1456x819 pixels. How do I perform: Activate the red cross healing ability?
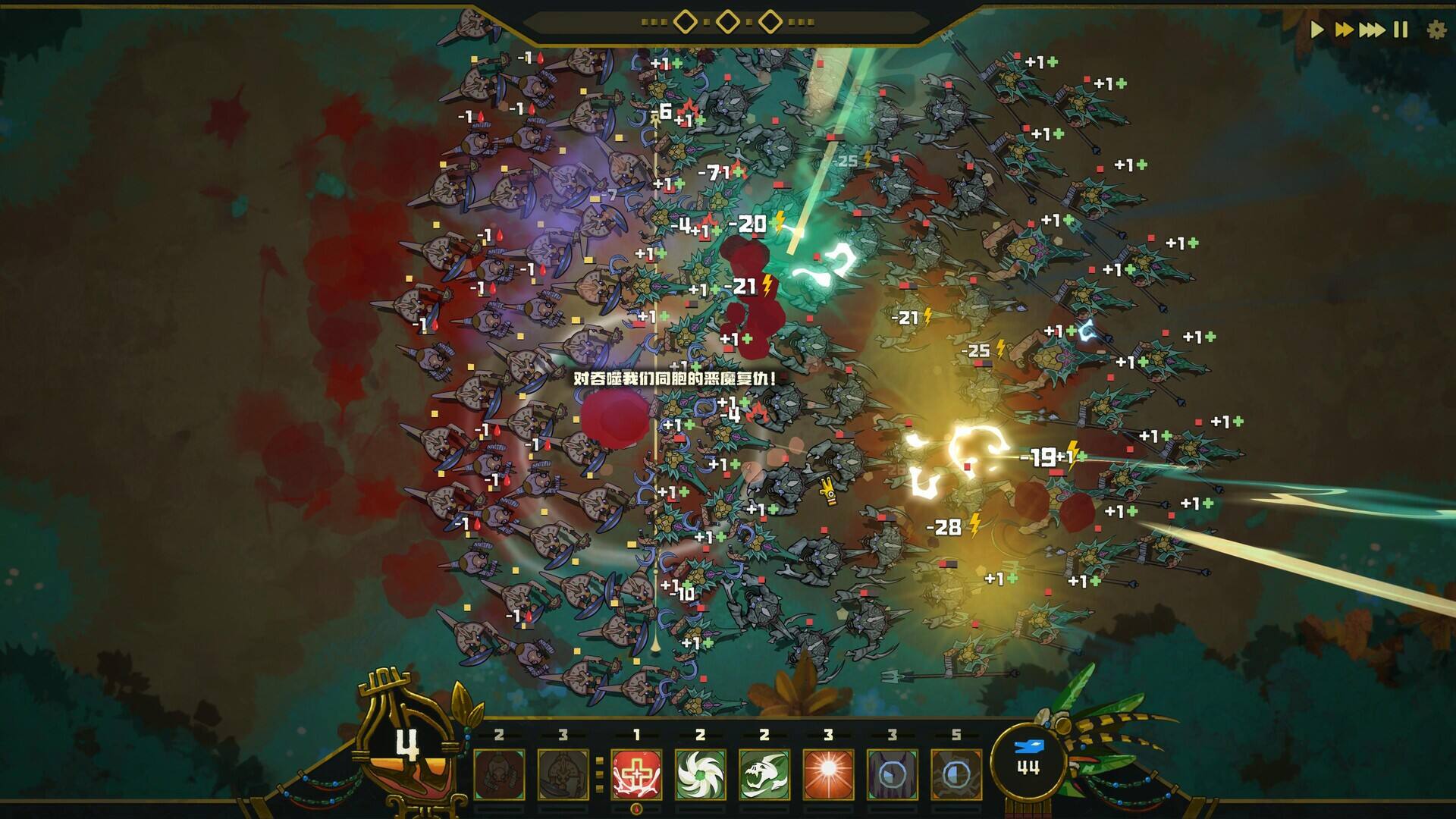click(636, 774)
